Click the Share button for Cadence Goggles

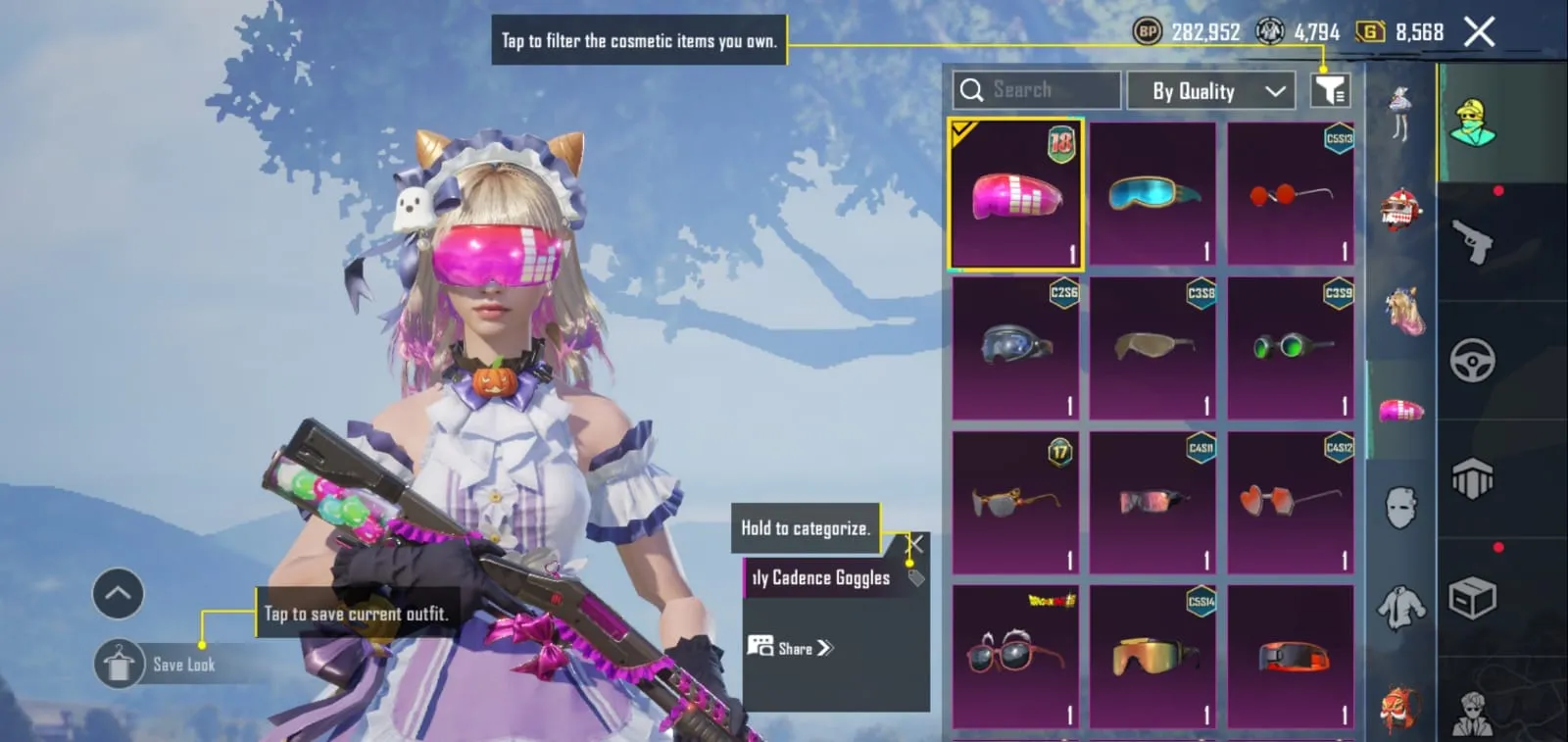point(789,648)
